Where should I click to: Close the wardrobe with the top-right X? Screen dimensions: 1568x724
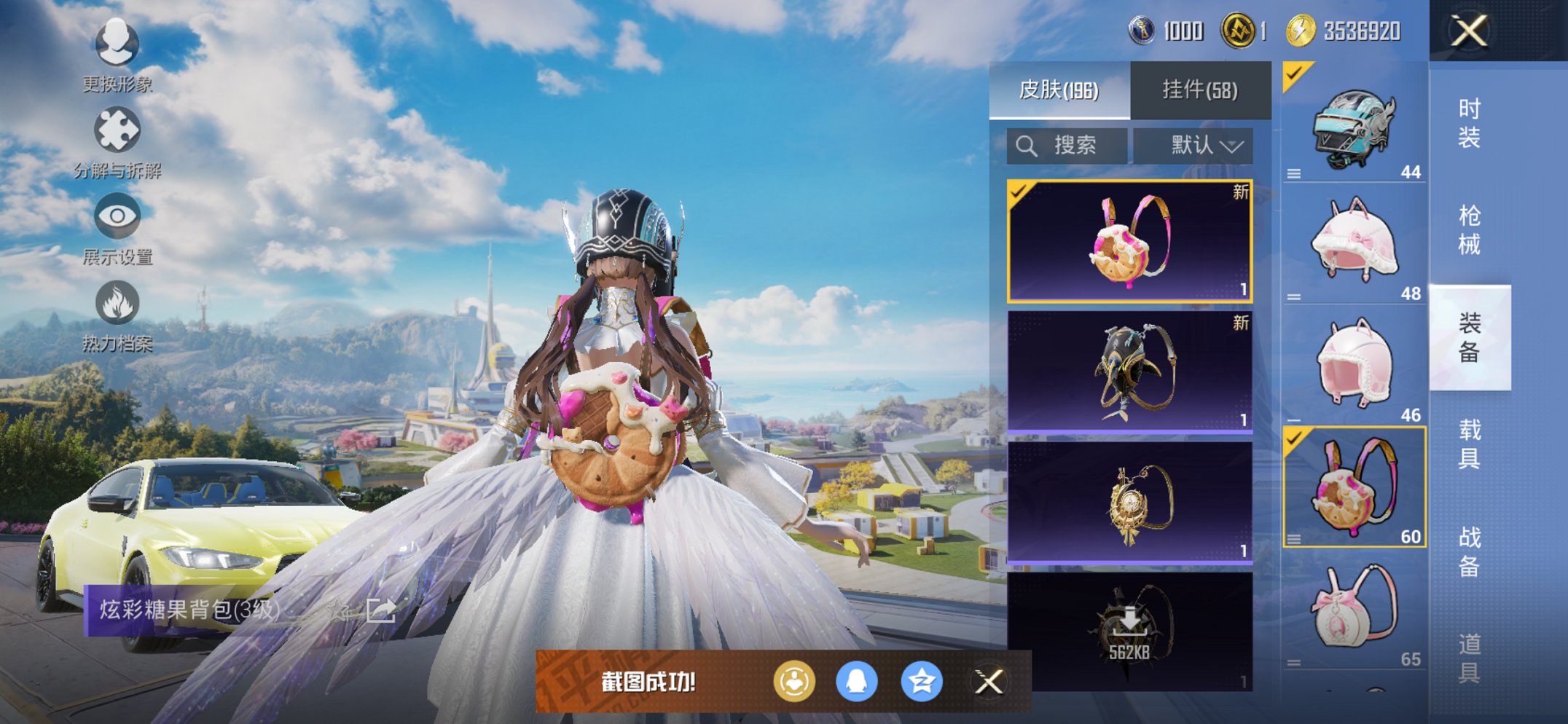tap(1469, 31)
